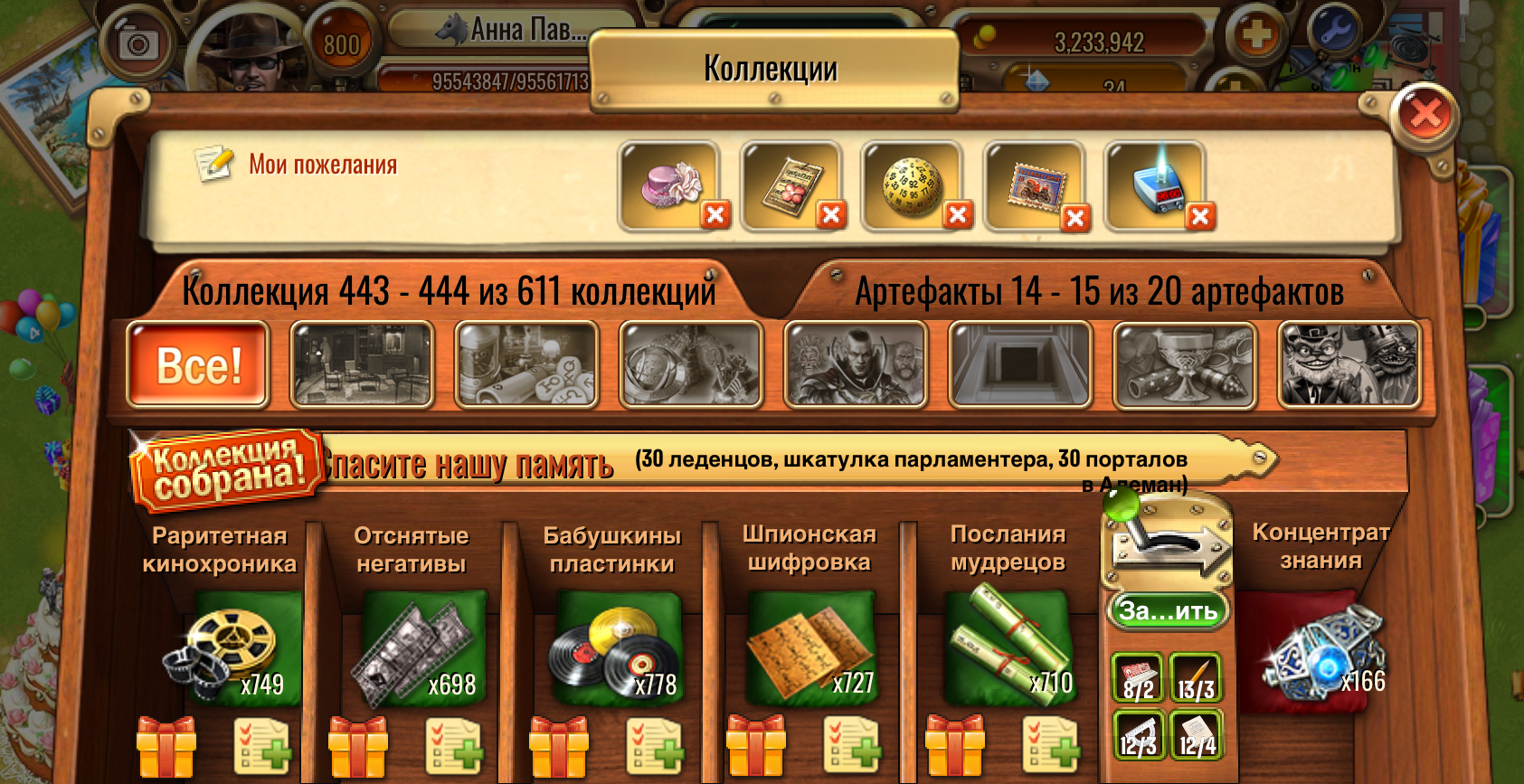Image resolution: width=1524 pixels, height=784 pixels.
Task: Open the camera screenshot tool
Action: tap(137, 42)
